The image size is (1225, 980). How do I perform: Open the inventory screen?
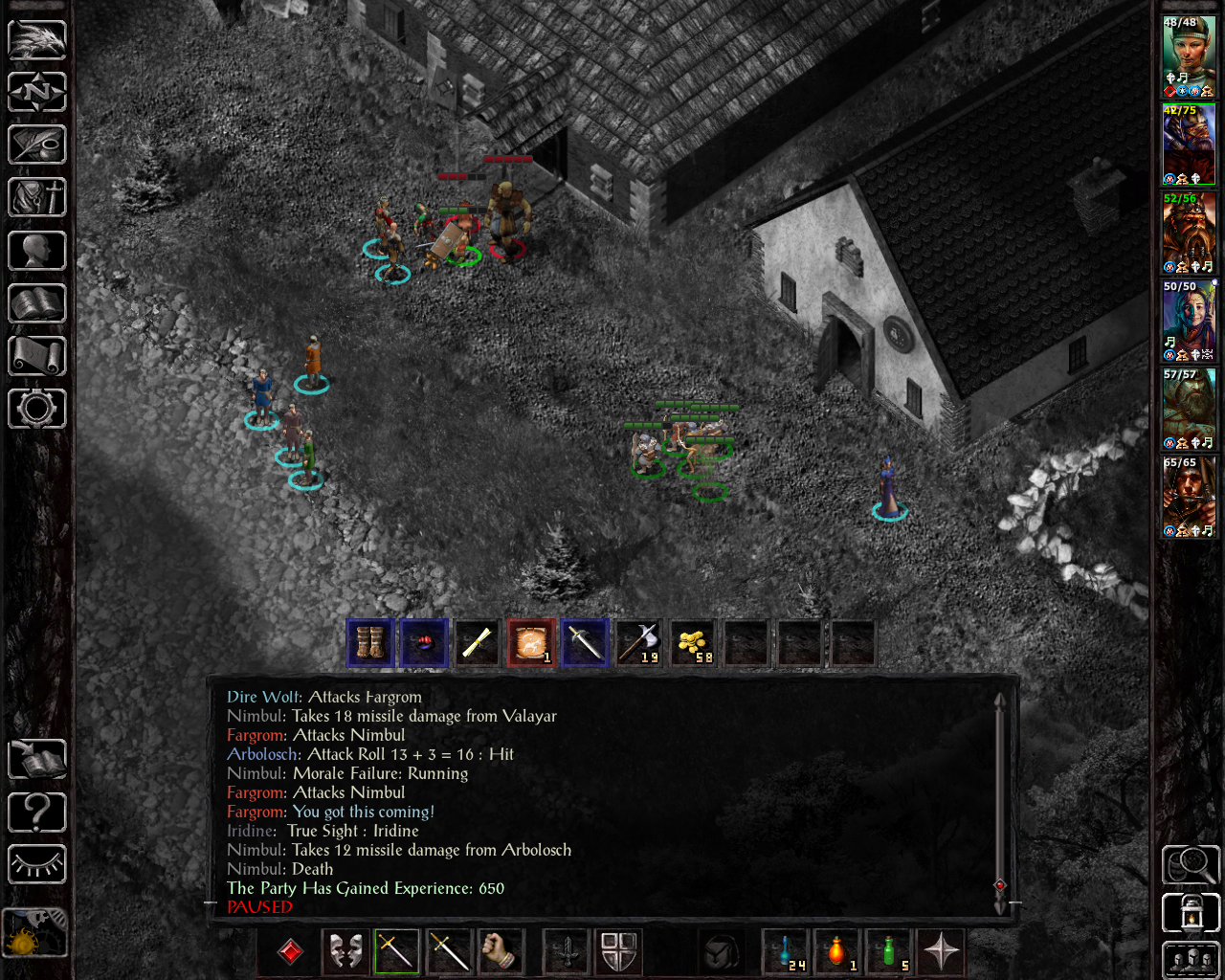click(37, 197)
